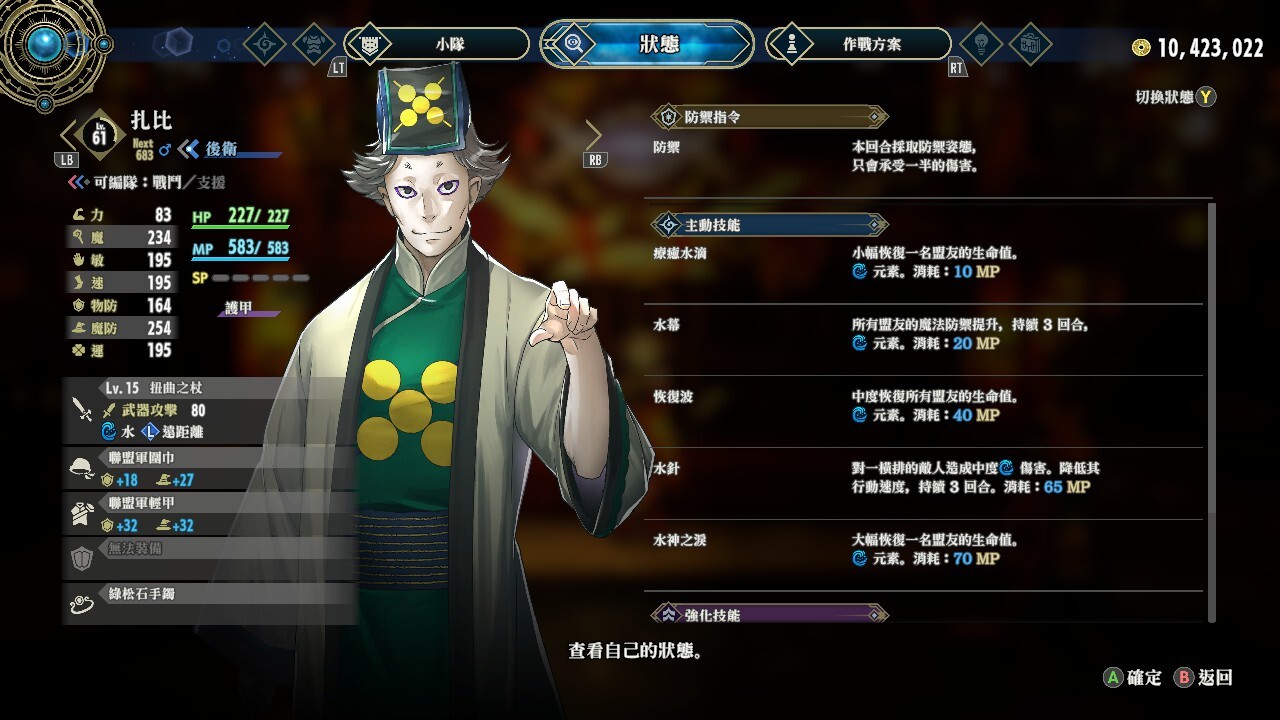Show the previous character with left arrow
1280x720 pixels.
point(71,134)
